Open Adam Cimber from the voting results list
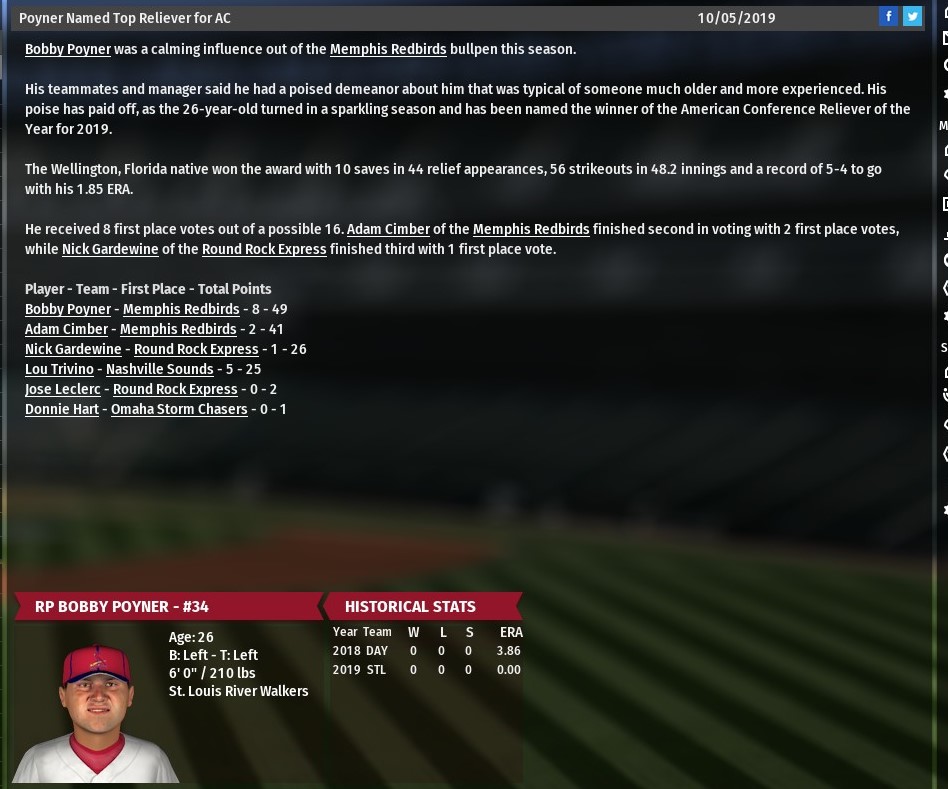948x789 pixels. tap(66, 329)
